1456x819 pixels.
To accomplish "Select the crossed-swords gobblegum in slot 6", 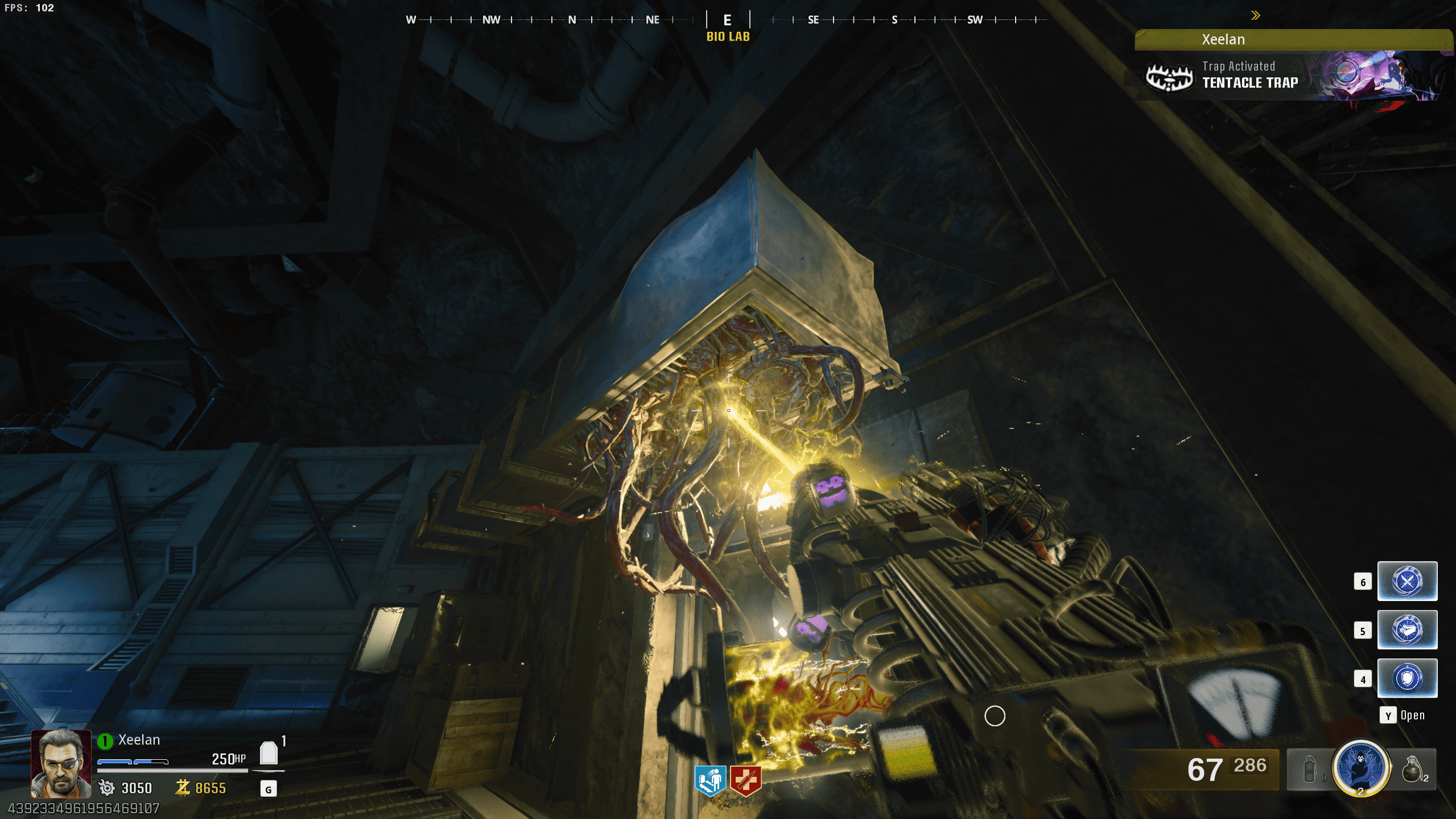I will pyautogui.click(x=1406, y=581).
